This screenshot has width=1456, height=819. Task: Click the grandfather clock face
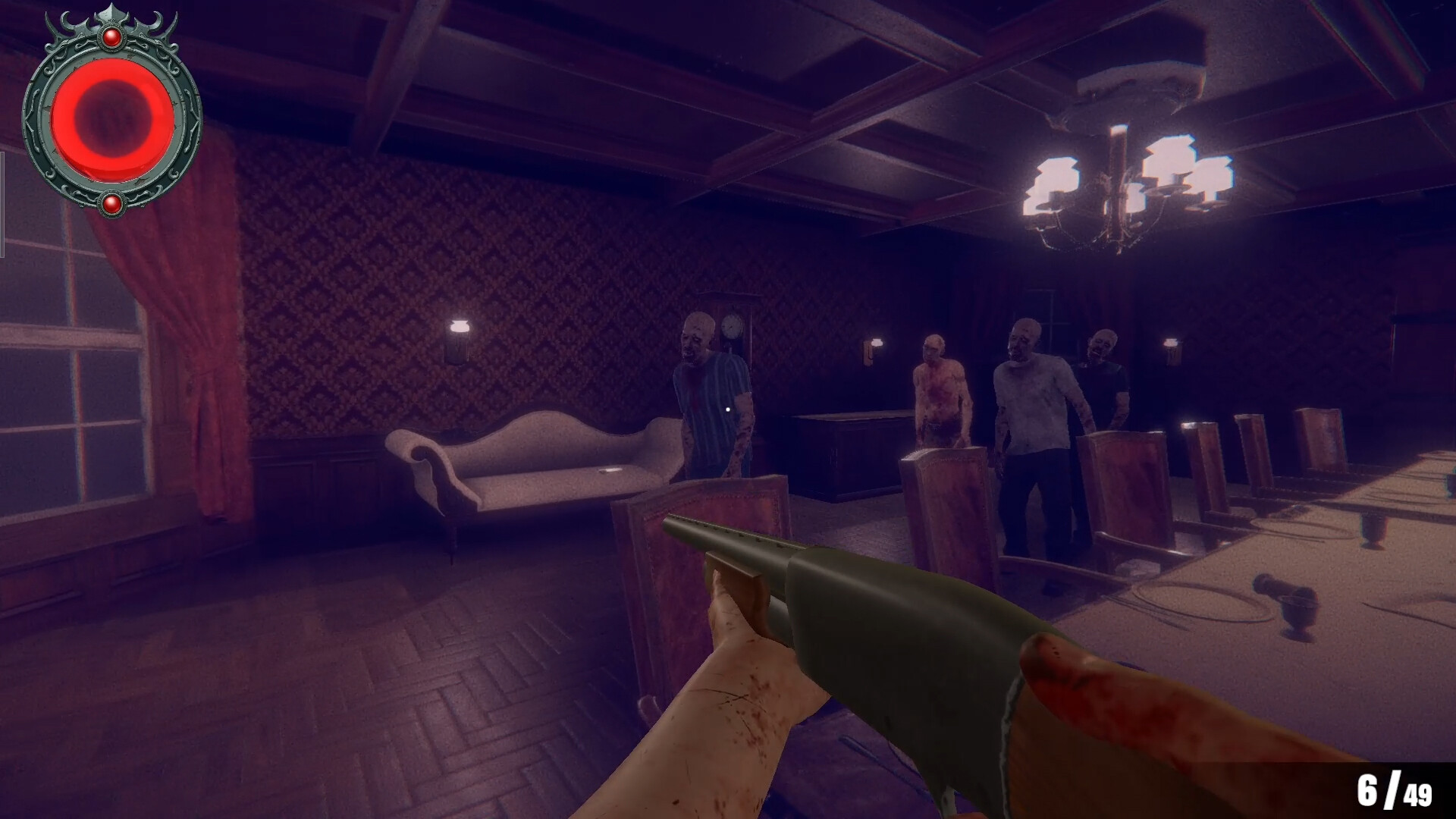pos(730,326)
